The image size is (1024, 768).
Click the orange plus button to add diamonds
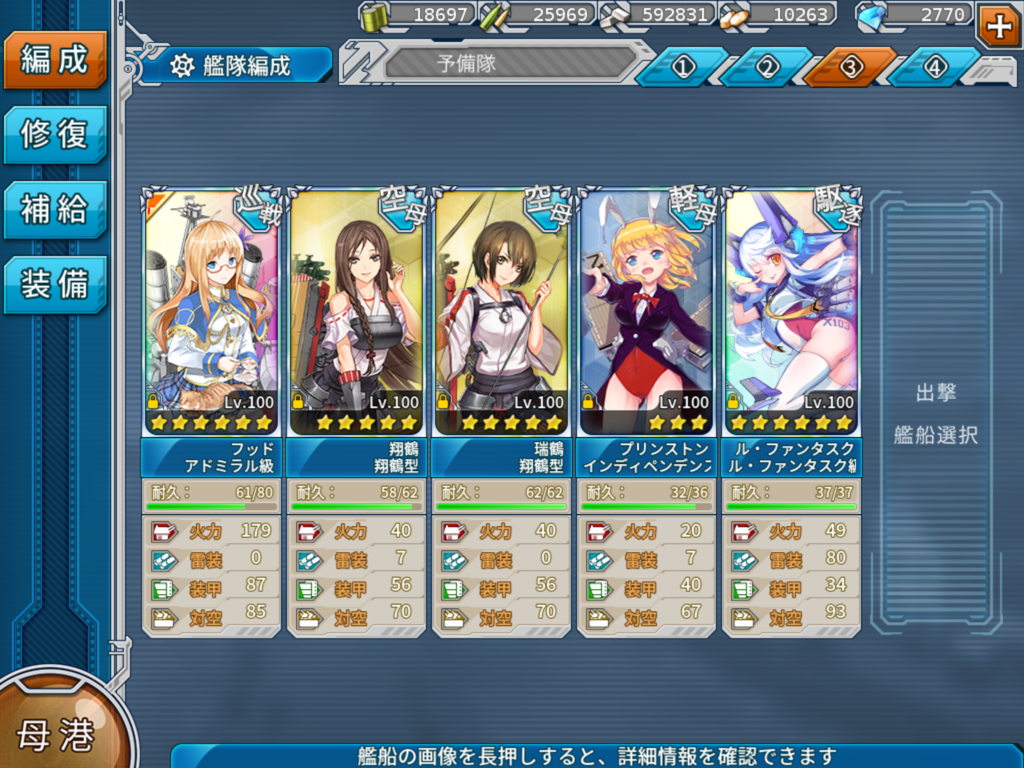click(x=998, y=25)
